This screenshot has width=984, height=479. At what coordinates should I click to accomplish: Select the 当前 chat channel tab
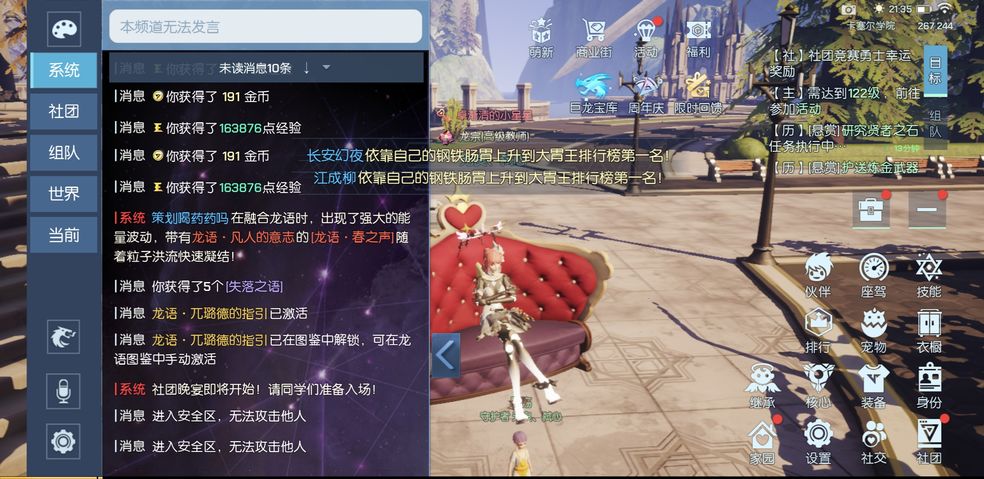(x=64, y=235)
